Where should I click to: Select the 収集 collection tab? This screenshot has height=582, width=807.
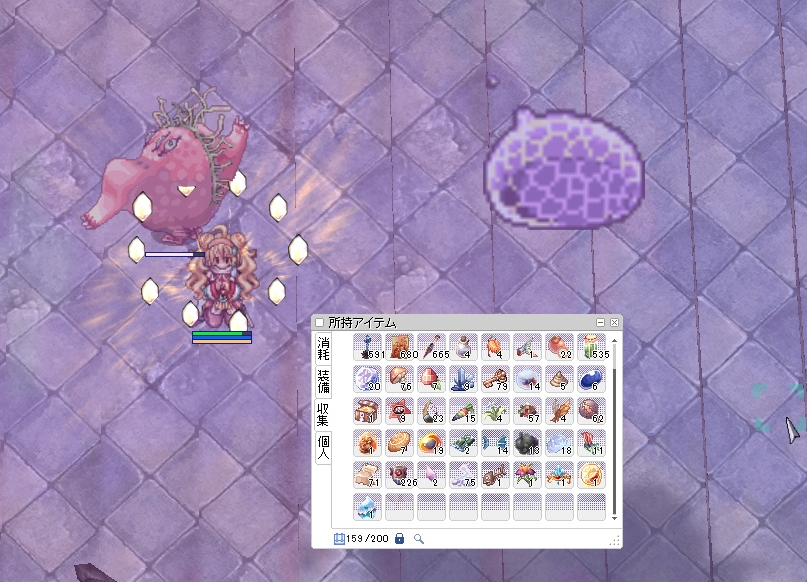(323, 414)
